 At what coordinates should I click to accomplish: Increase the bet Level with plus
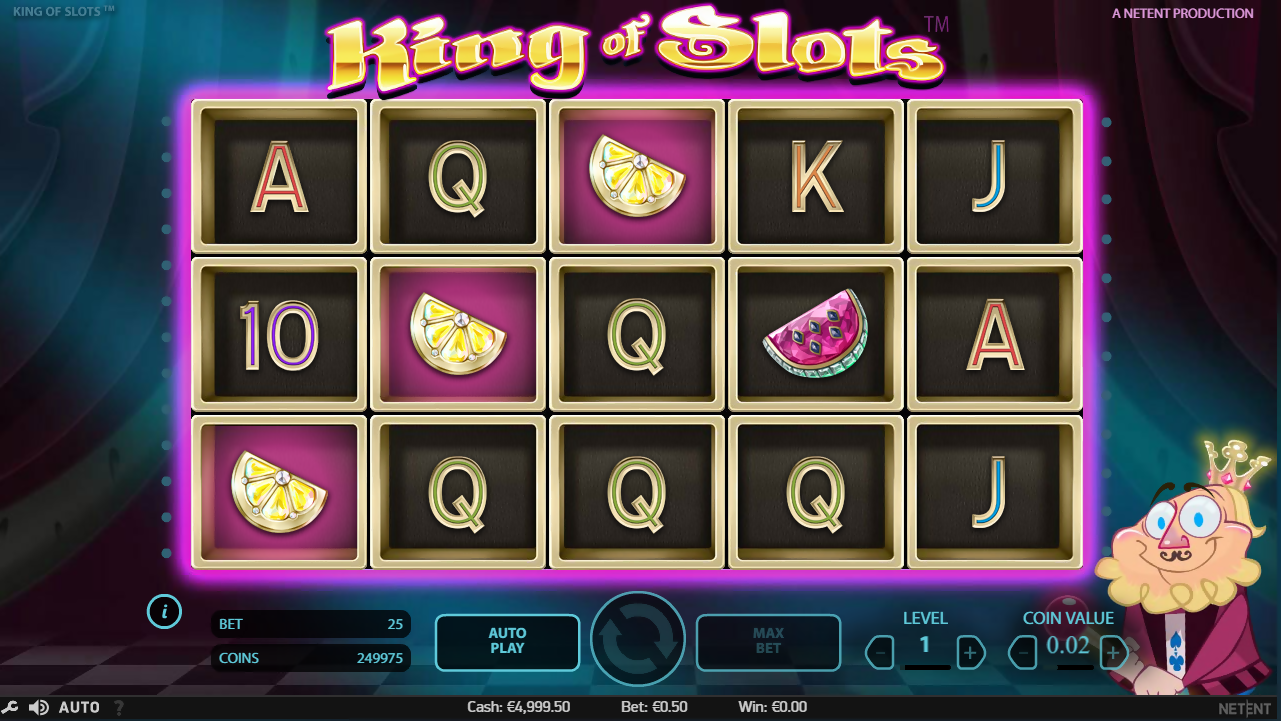[970, 653]
